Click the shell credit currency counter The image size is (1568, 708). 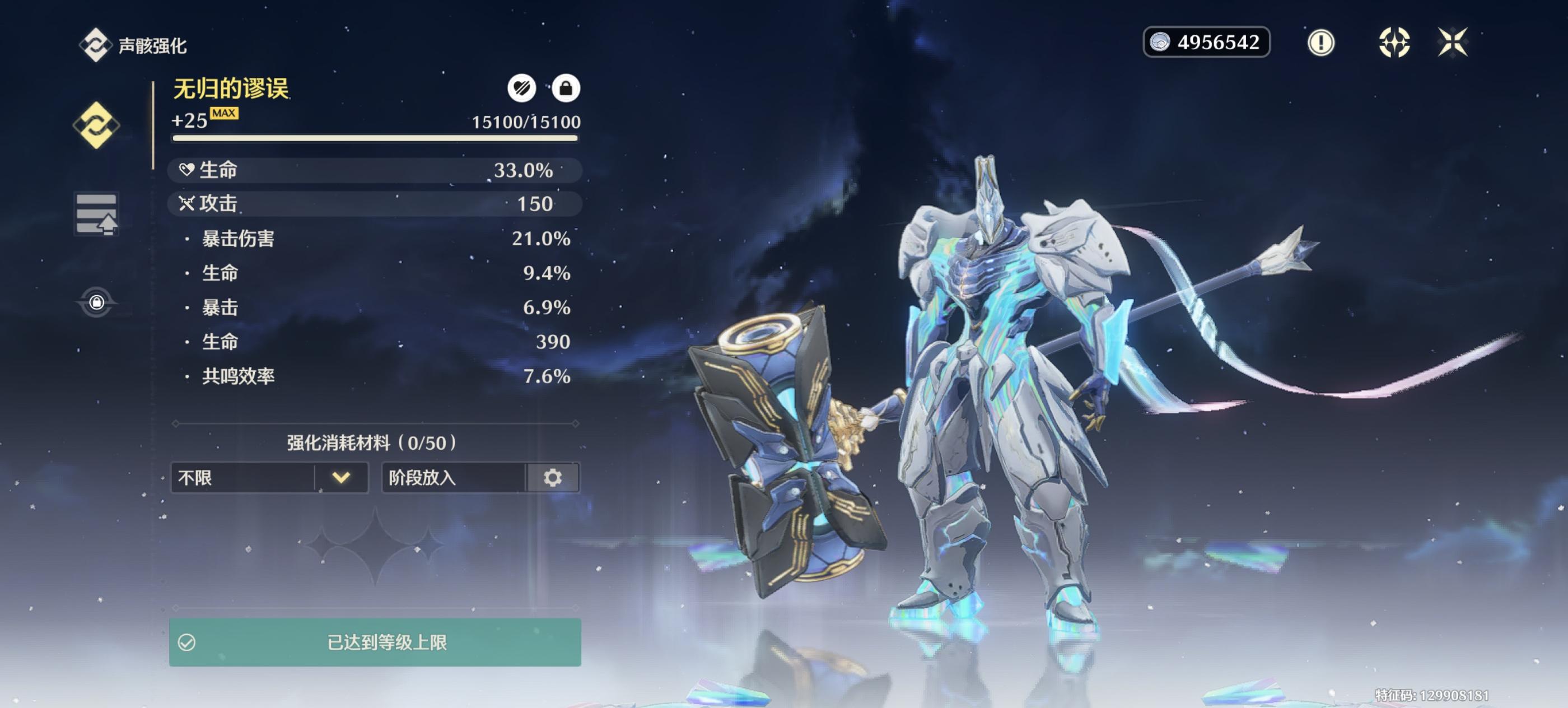point(1206,43)
